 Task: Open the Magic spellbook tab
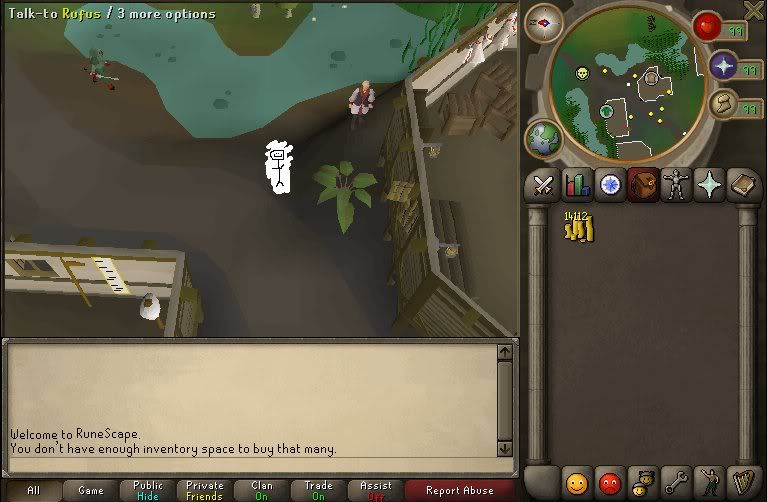tap(744, 185)
